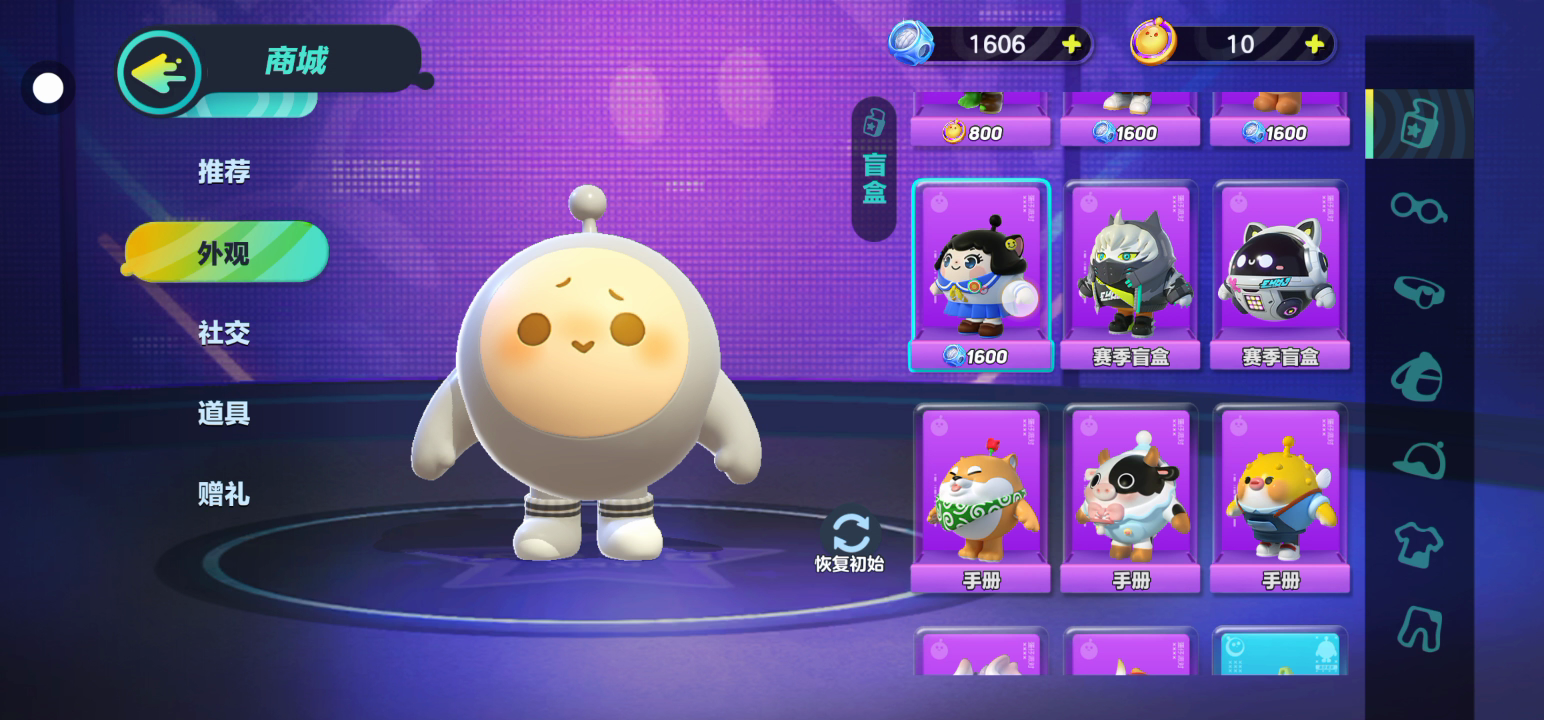Select the black-haired girl costume for 1600
This screenshot has width=1544, height=720.
coord(980,275)
